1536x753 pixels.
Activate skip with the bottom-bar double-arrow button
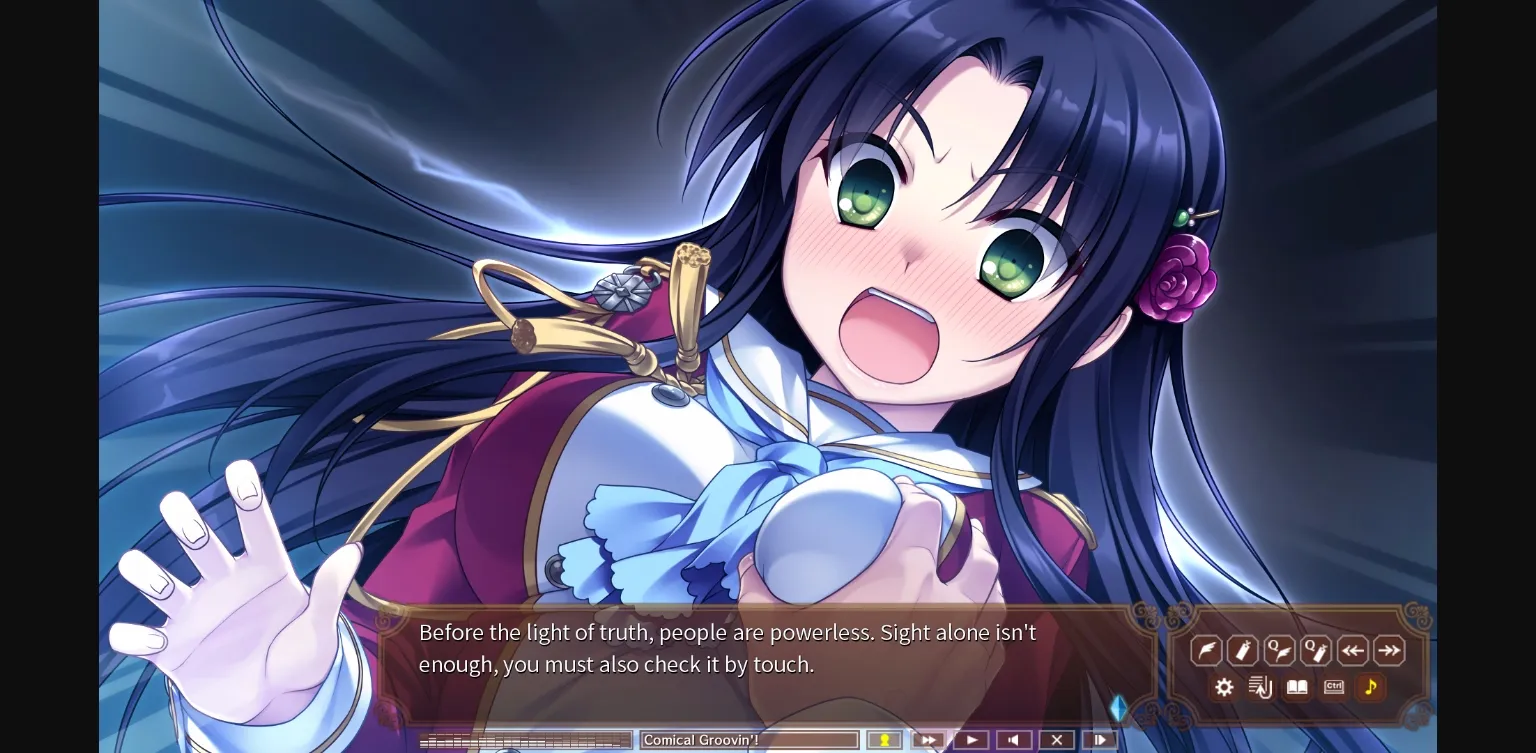point(928,740)
